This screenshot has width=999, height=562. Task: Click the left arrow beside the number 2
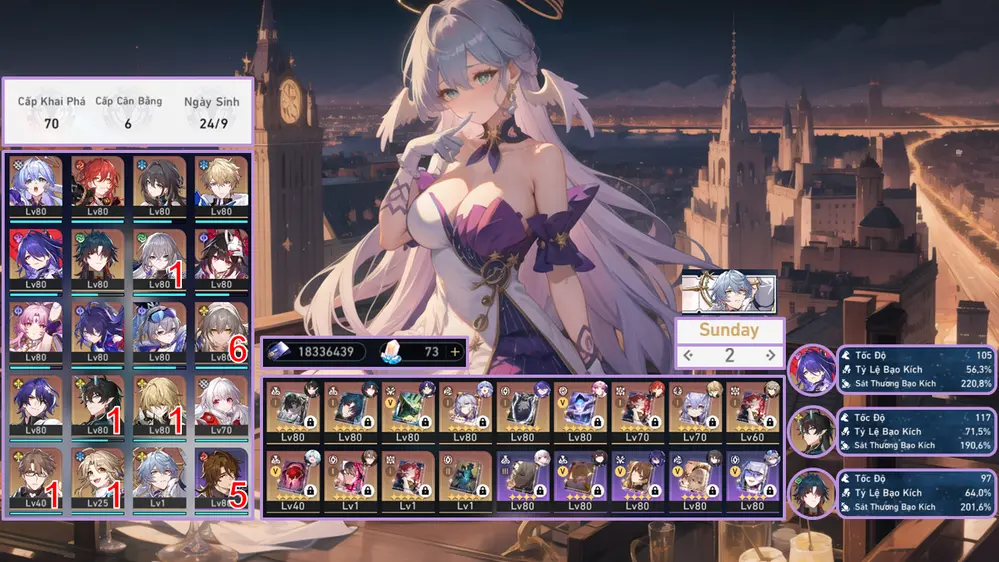point(688,355)
